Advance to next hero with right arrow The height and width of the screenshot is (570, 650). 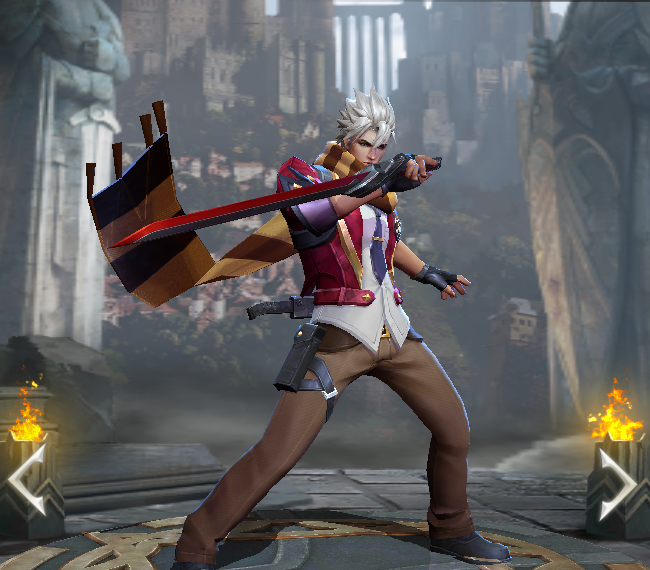tap(619, 484)
